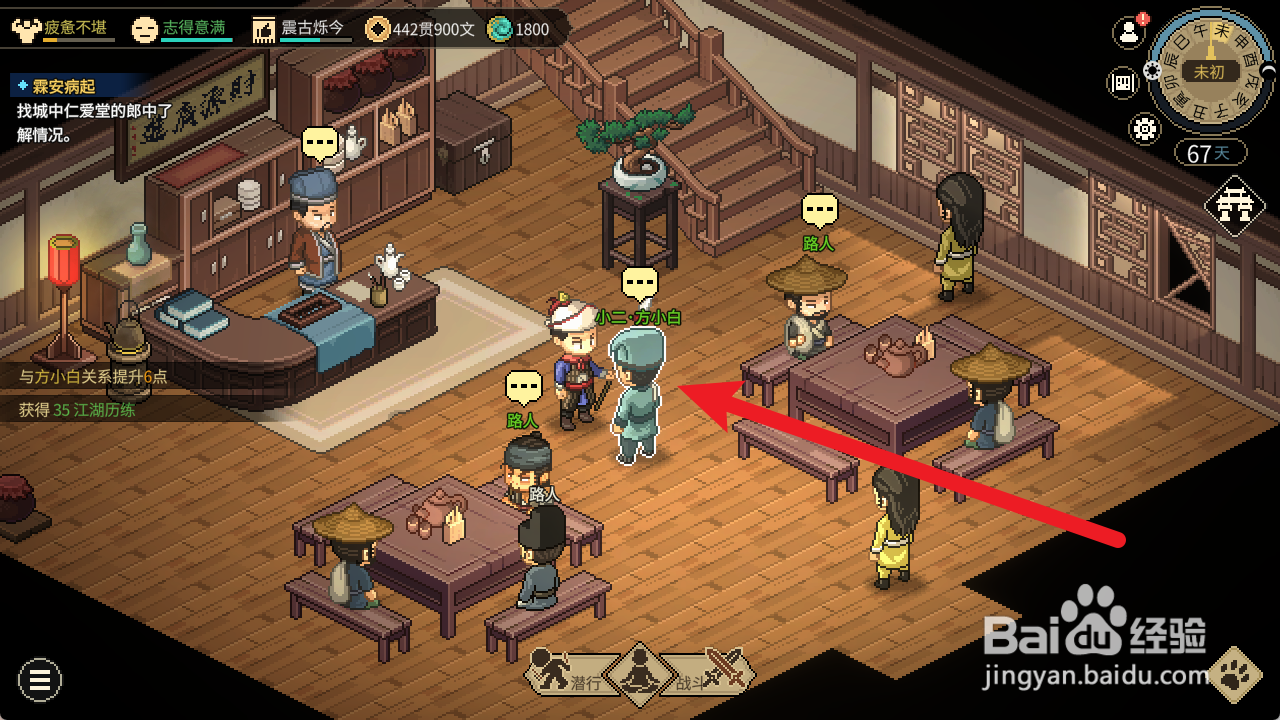Click the time-of-day dial showing 未初
Viewport: 1280px width, 720px height.
coord(1208,72)
